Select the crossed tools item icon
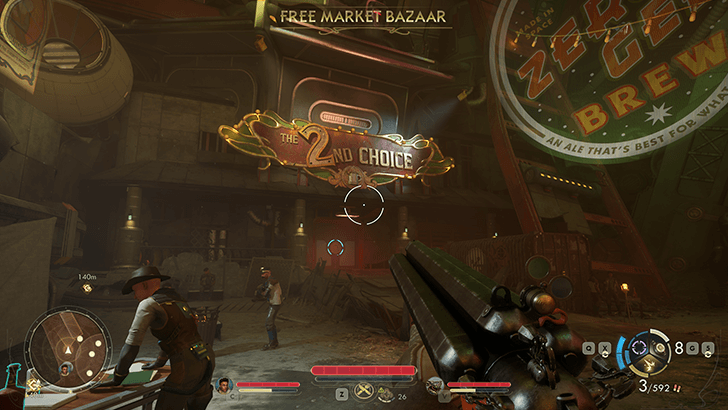Viewport: 728px width, 410px height. point(361,391)
